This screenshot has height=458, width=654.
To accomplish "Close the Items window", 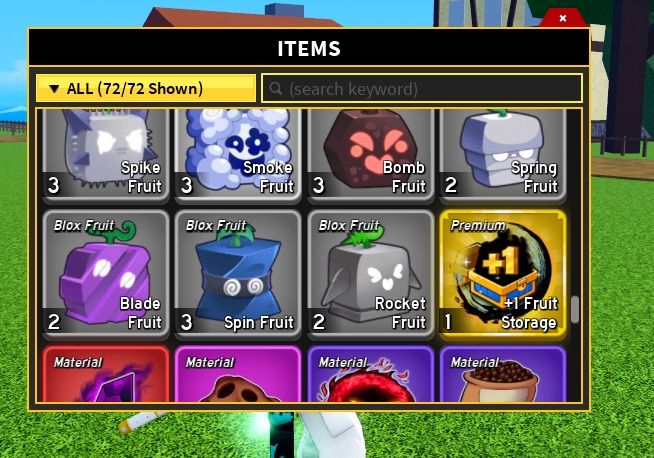I will [563, 18].
